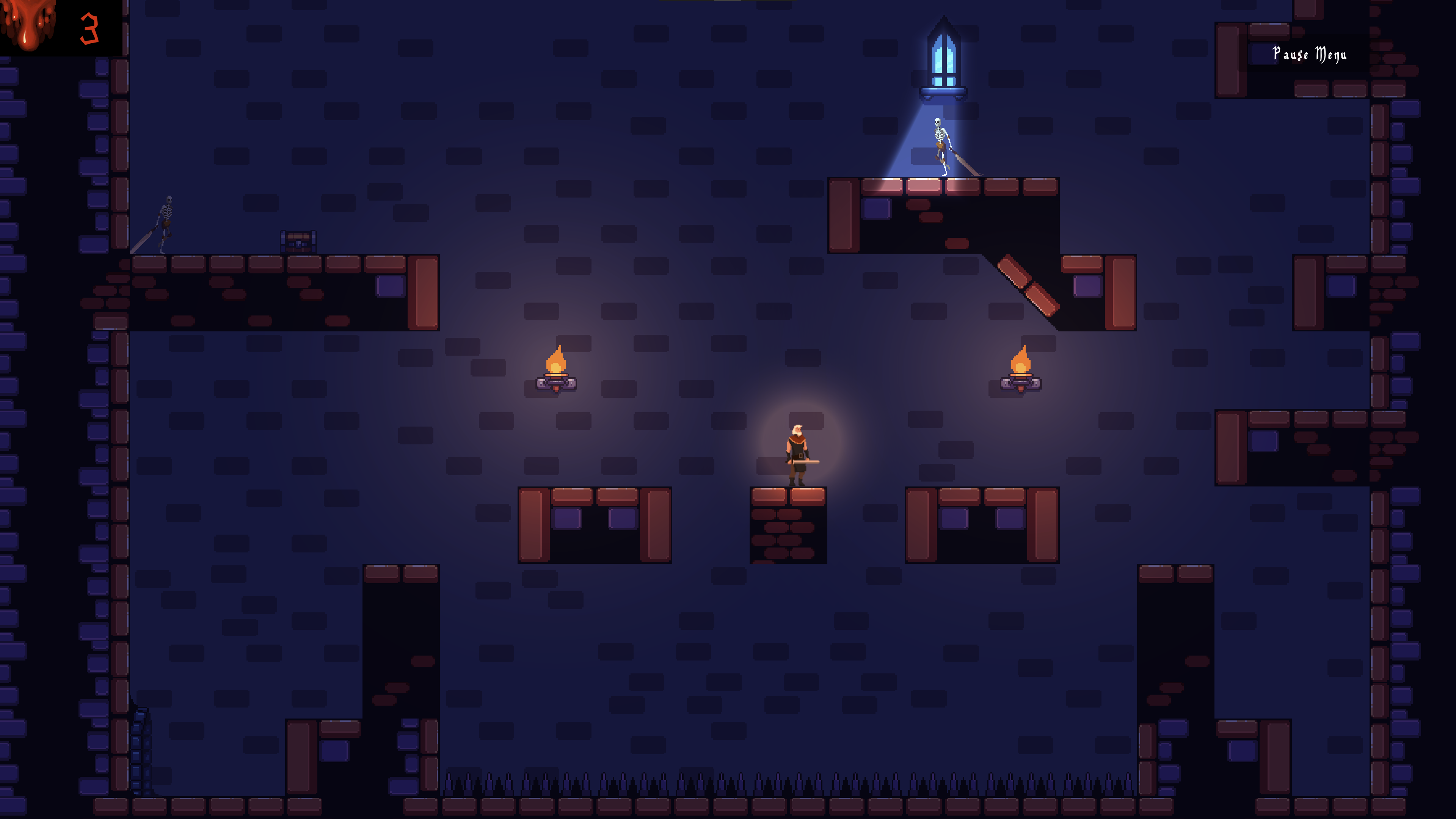Open the Pause Menu
This screenshot has width=1456, height=819.
(1309, 54)
